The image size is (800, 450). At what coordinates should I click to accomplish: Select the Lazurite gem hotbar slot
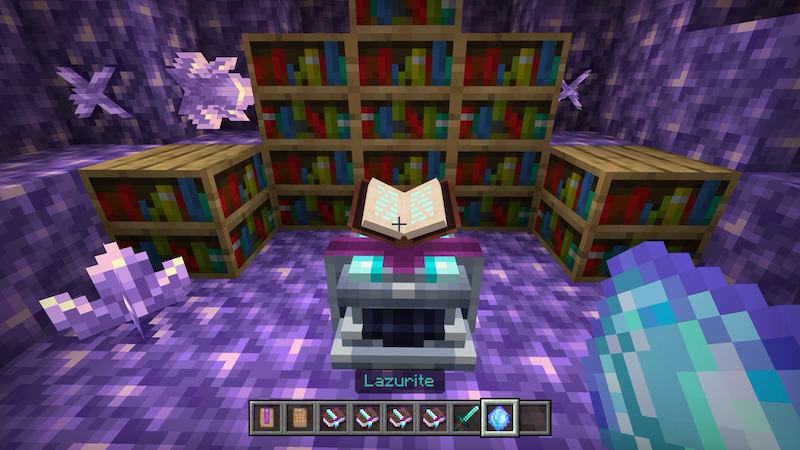(498, 415)
